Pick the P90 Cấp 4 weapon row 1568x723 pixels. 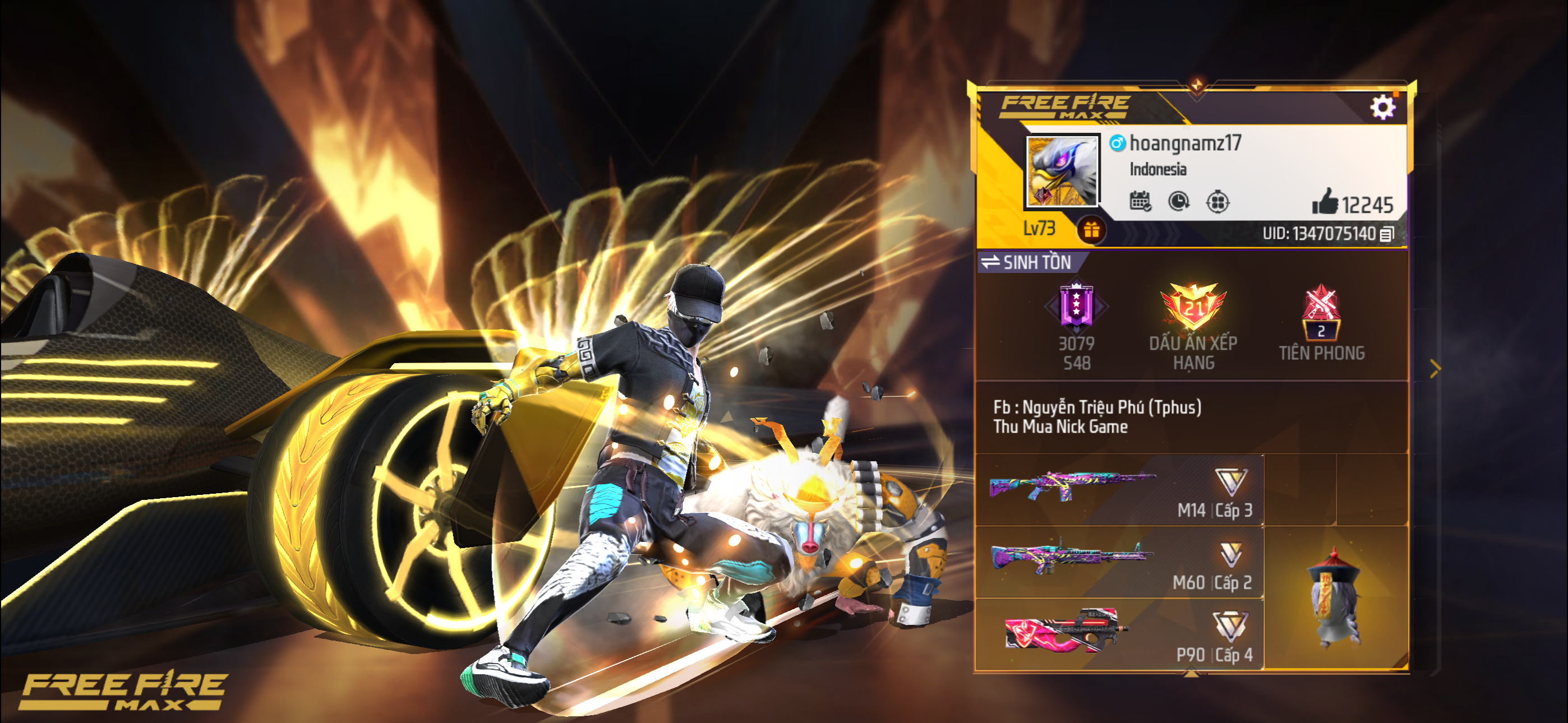point(1120,634)
